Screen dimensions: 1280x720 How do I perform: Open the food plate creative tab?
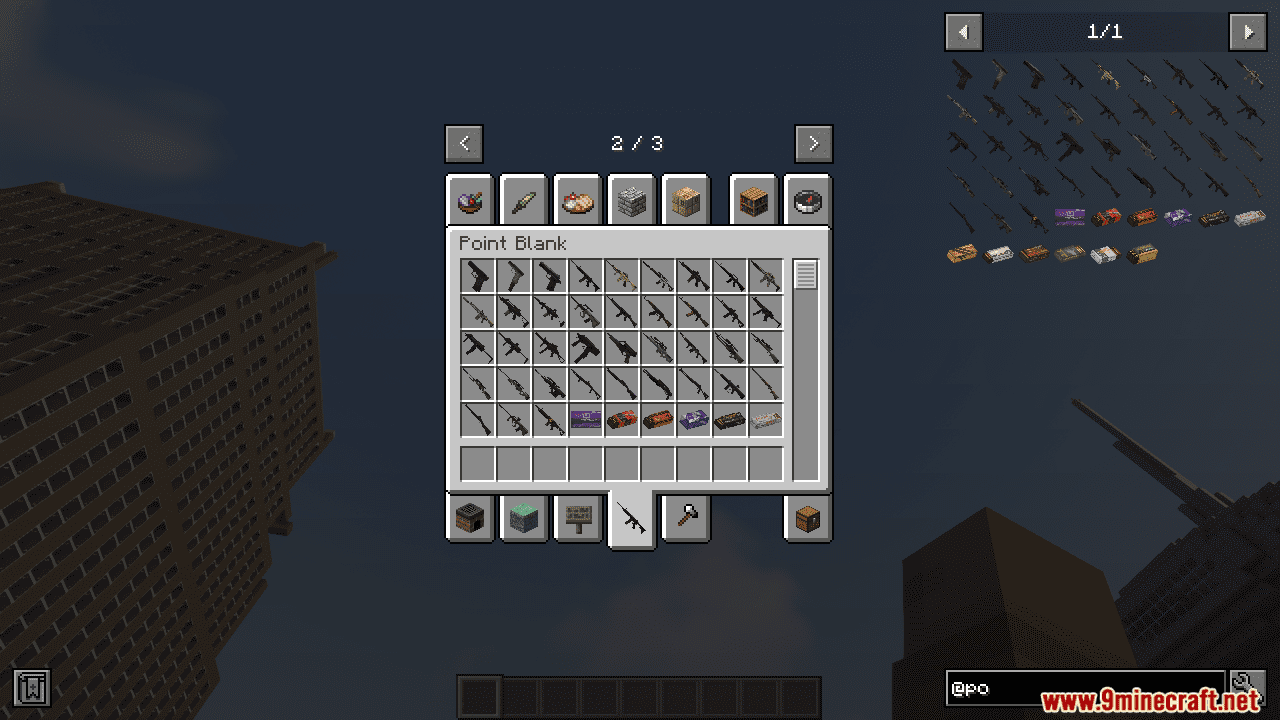578,201
